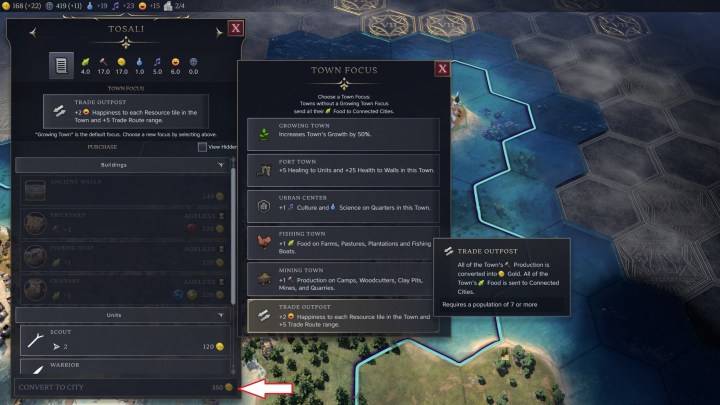Screen dimensions: 720x405
Task: Open the current Trade Outpost town focus box
Action: pos(124,111)
